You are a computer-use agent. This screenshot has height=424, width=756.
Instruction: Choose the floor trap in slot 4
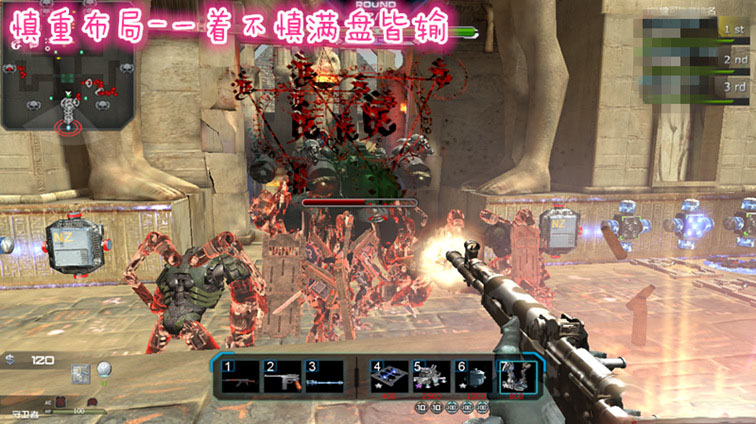[390, 377]
